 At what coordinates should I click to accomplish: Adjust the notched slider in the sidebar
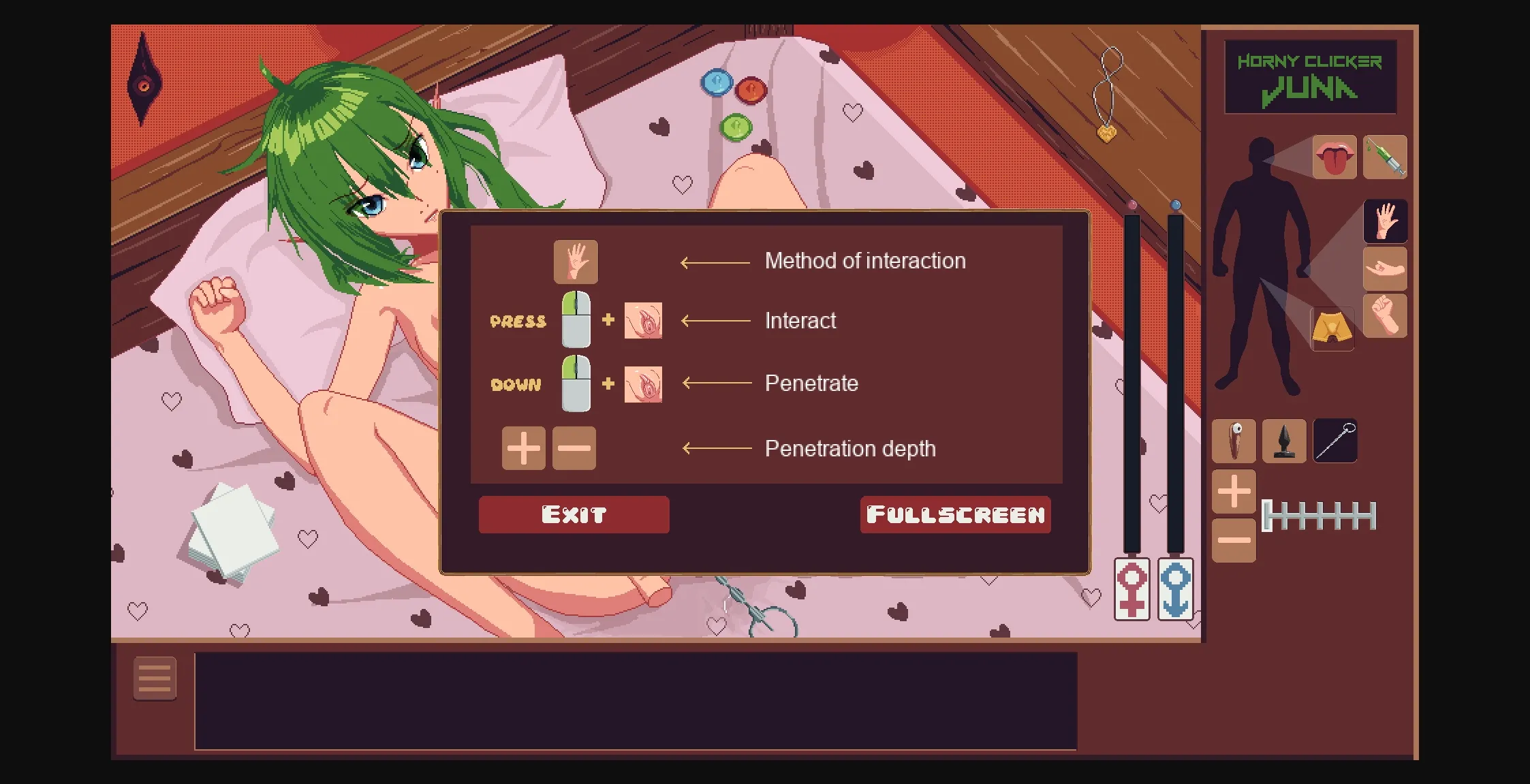coord(1318,516)
